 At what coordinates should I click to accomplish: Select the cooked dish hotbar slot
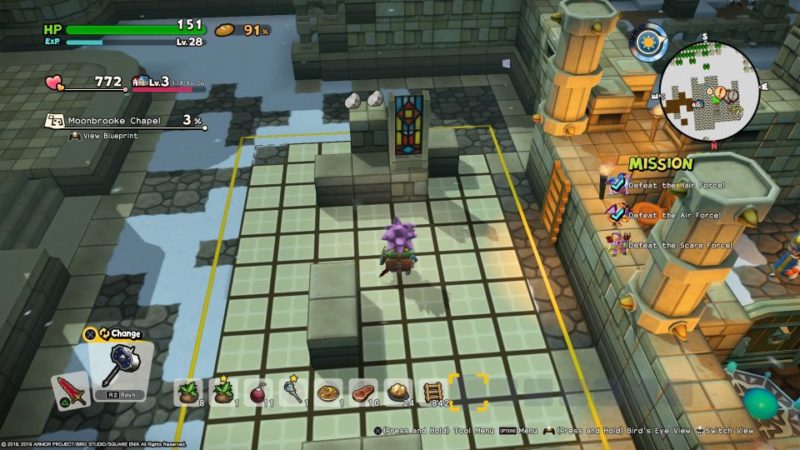[327, 391]
